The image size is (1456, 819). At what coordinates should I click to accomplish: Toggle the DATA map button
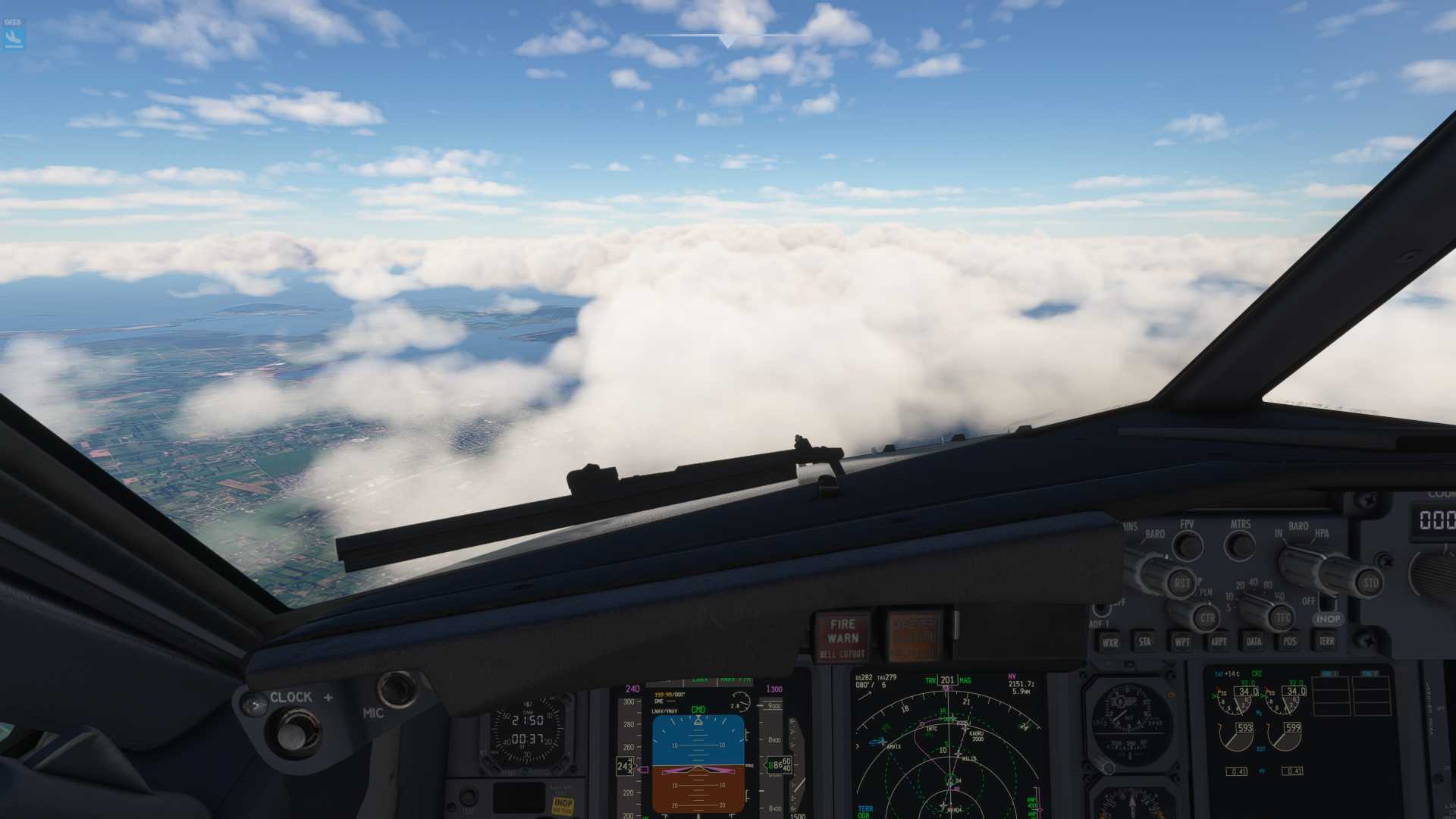tap(1254, 642)
